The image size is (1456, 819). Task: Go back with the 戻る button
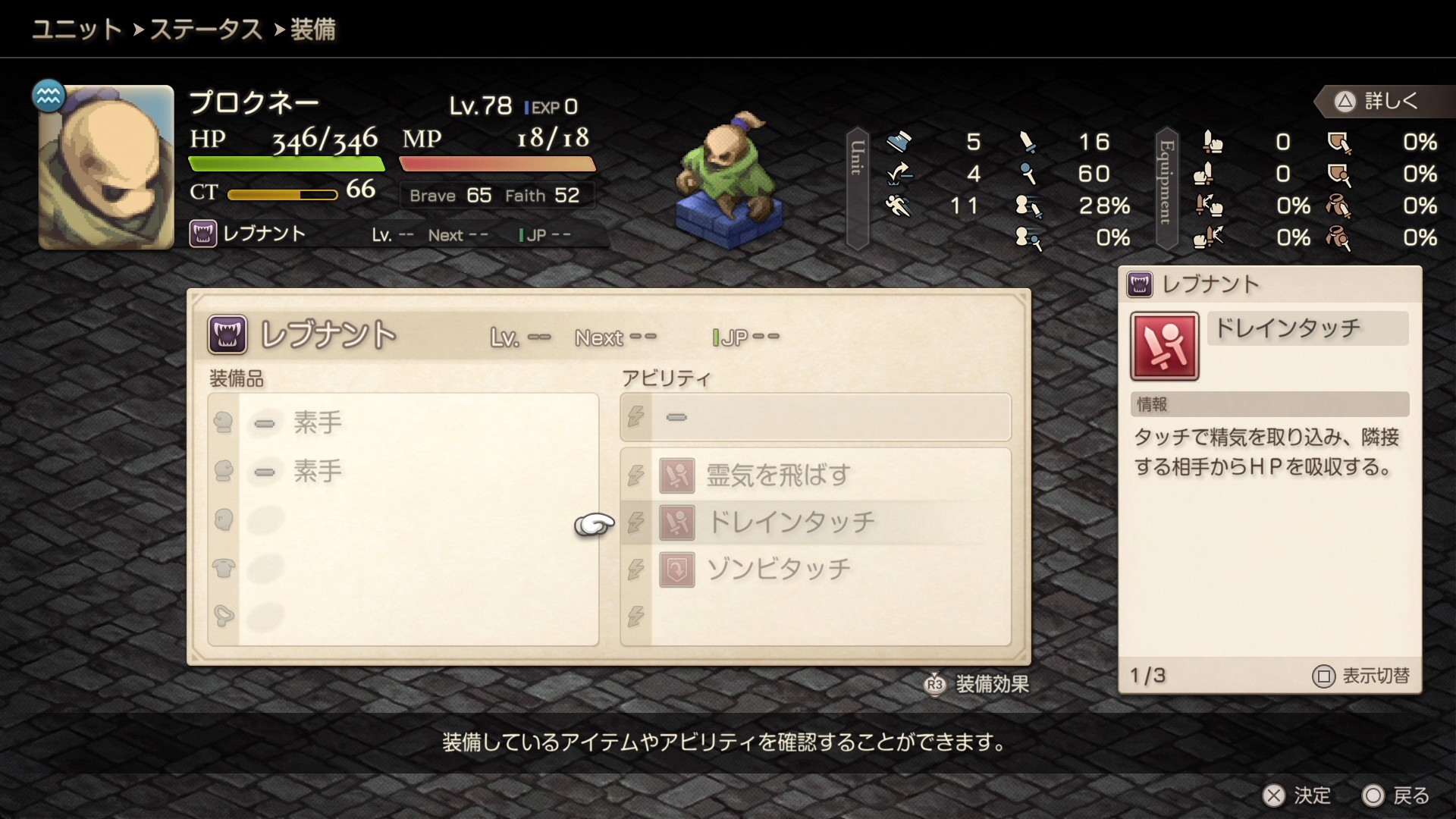[x=1396, y=795]
